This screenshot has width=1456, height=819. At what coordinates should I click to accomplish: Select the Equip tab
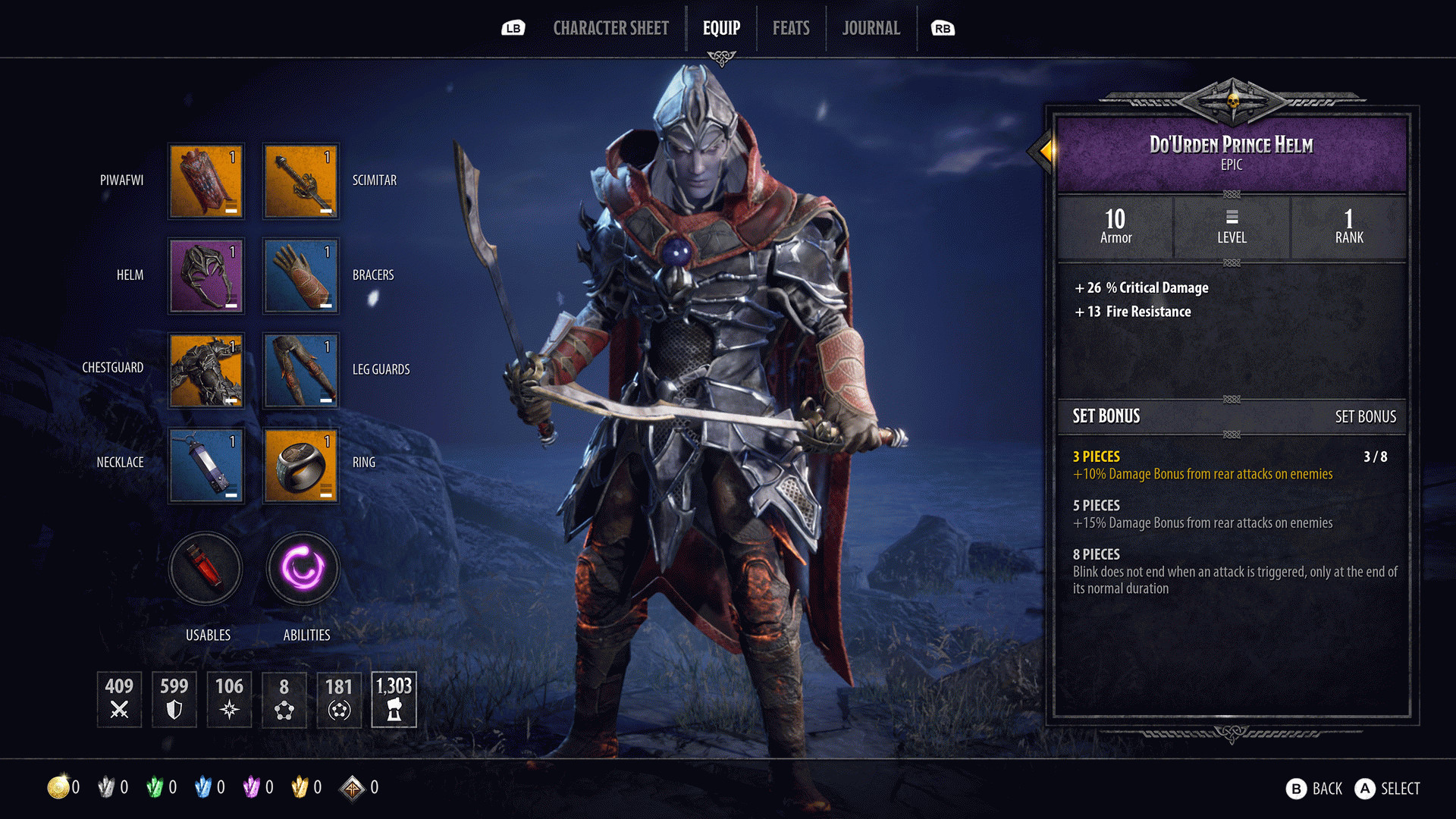[721, 29]
